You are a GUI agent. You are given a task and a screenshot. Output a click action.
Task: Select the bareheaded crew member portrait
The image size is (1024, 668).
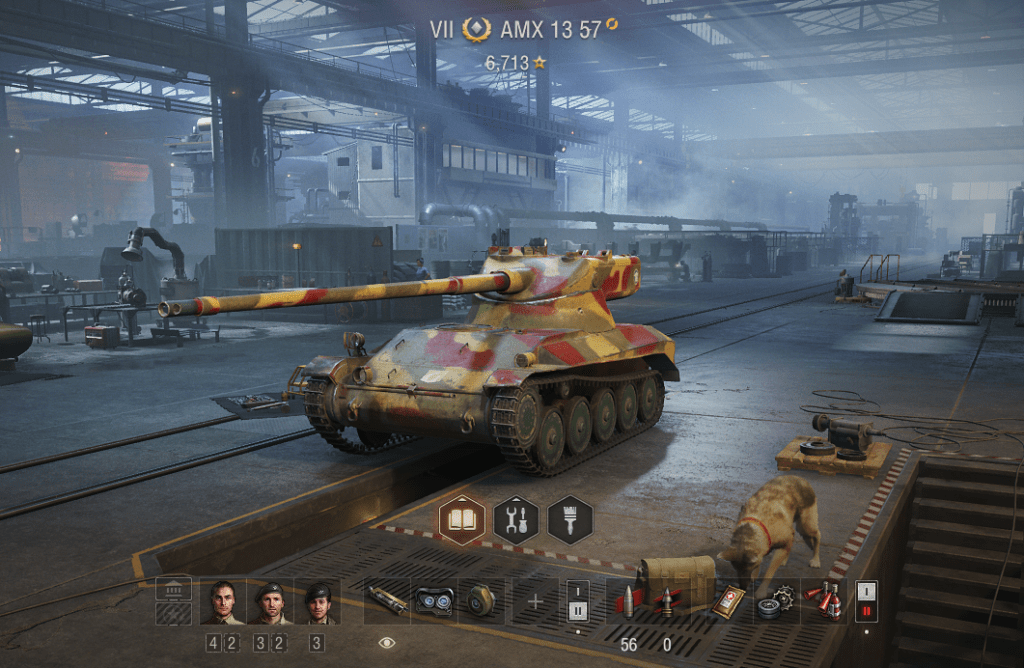point(222,601)
